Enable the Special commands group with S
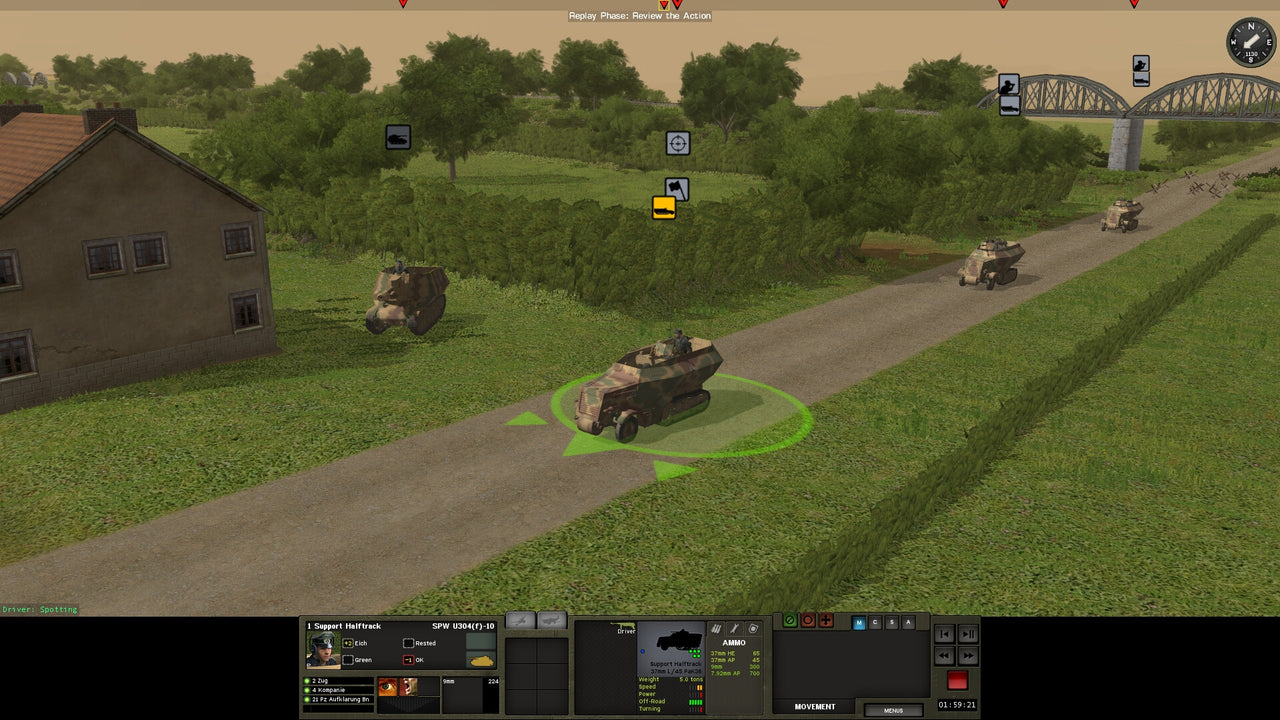Viewport: 1280px width, 720px height. [x=890, y=623]
